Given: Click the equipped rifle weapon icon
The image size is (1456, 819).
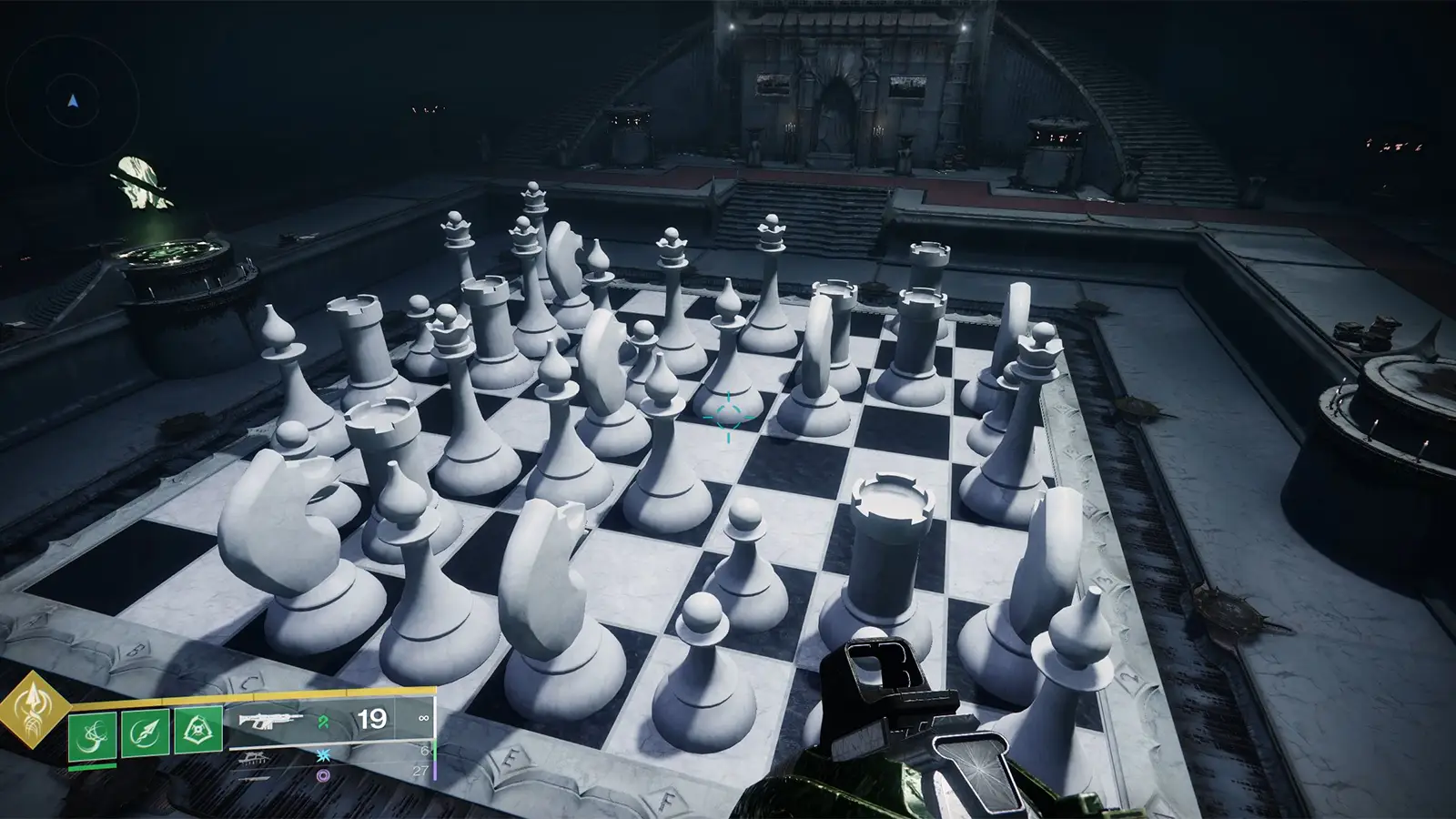Looking at the screenshot, I should [x=270, y=721].
